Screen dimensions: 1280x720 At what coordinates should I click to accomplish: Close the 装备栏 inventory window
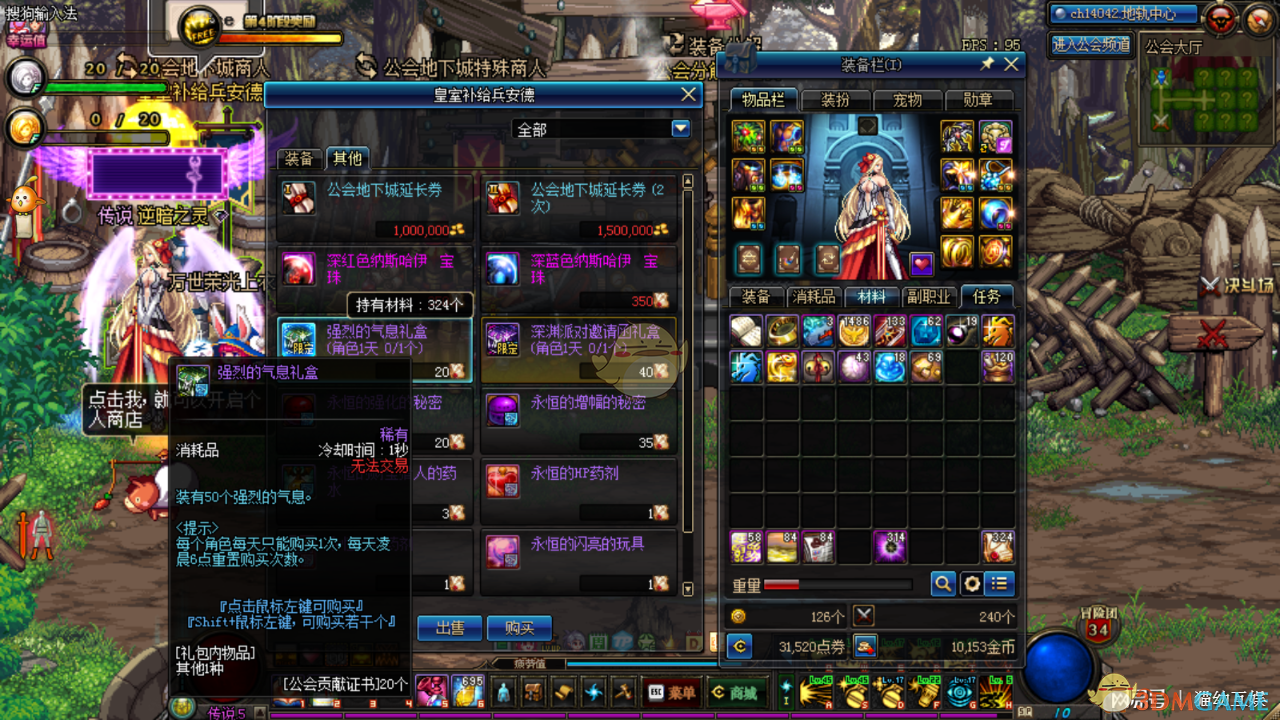[1011, 65]
